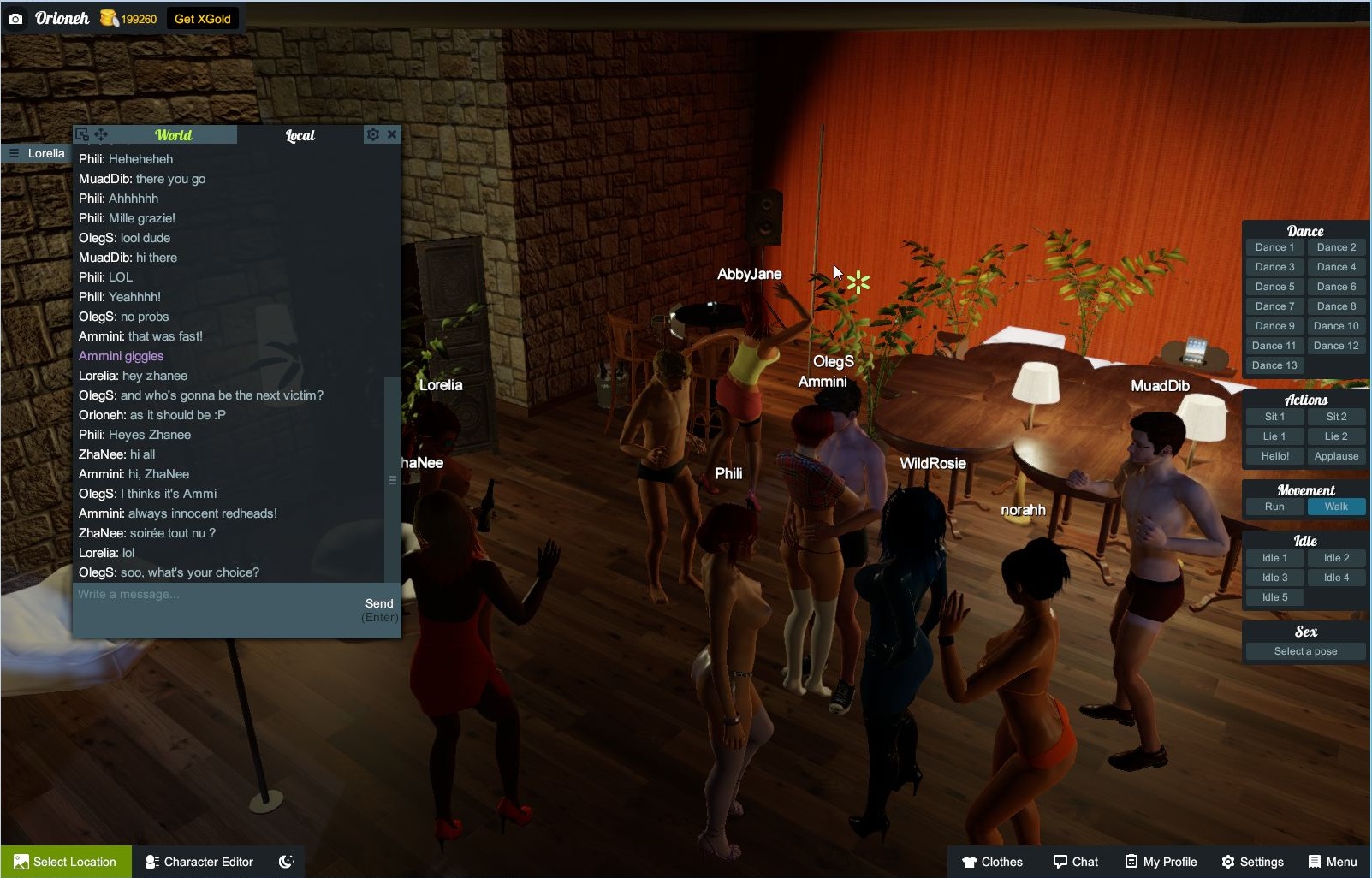Screen dimensions: 1372x878
Task: Open the Settings menu
Action: click(x=1252, y=862)
